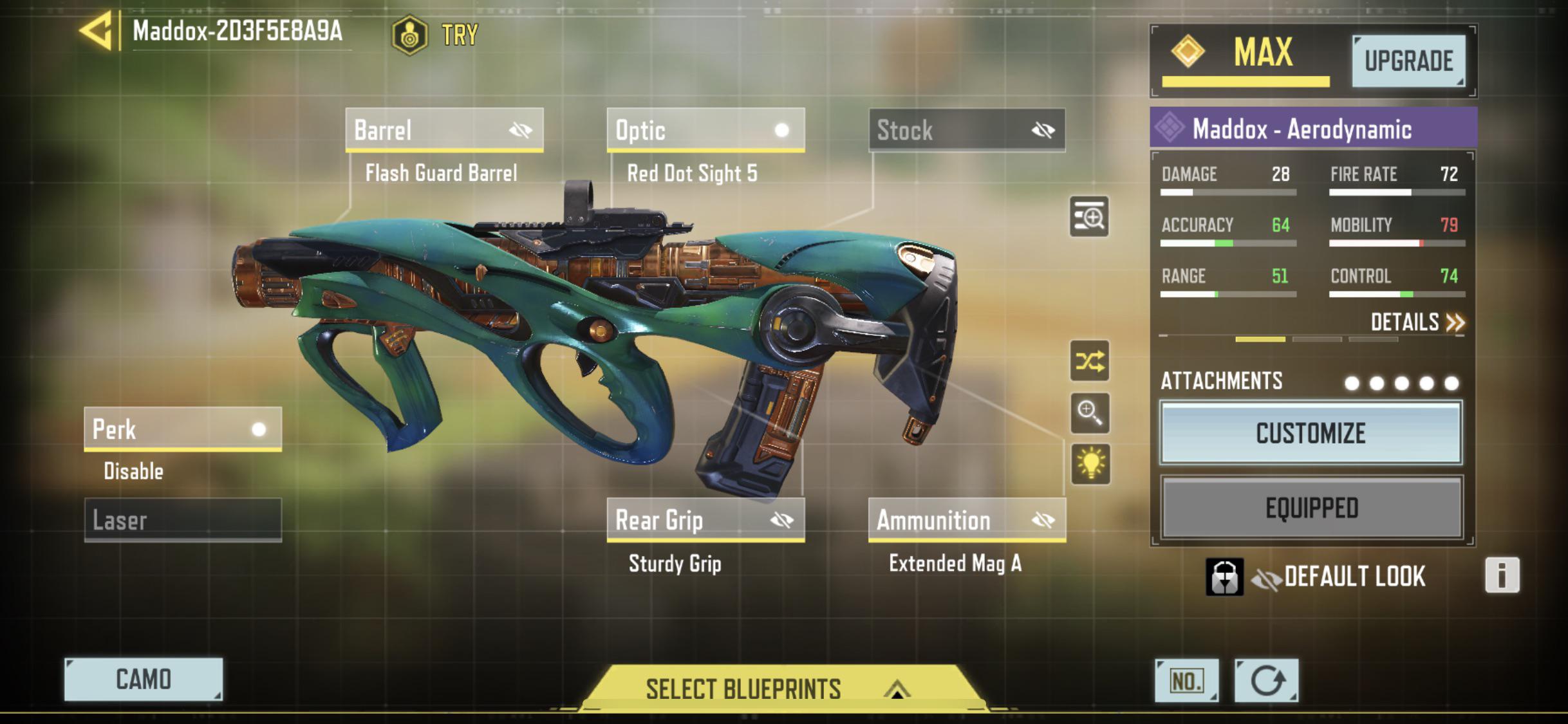Click the EQUIPPED button

click(1311, 508)
